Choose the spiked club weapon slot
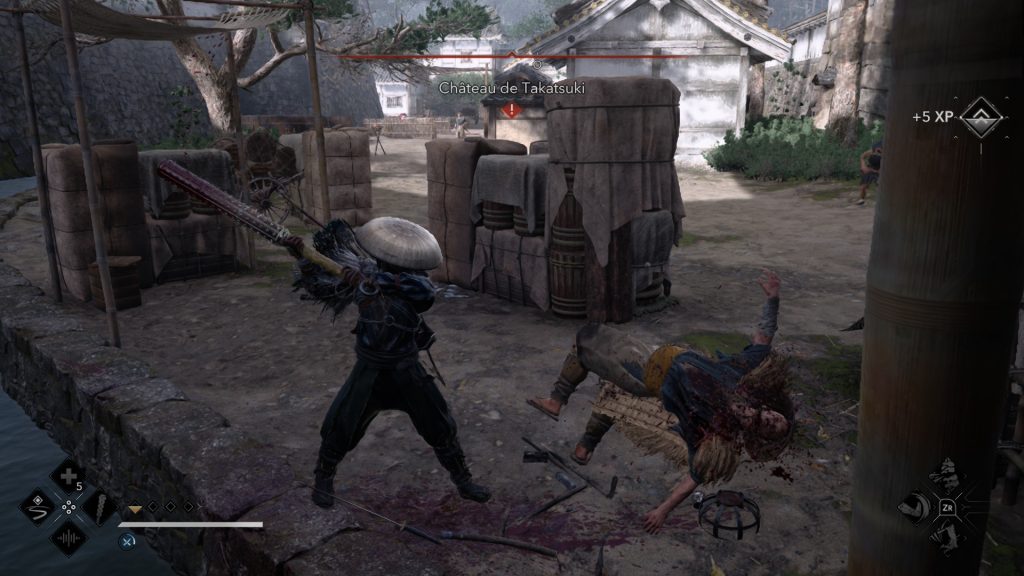 100,506
